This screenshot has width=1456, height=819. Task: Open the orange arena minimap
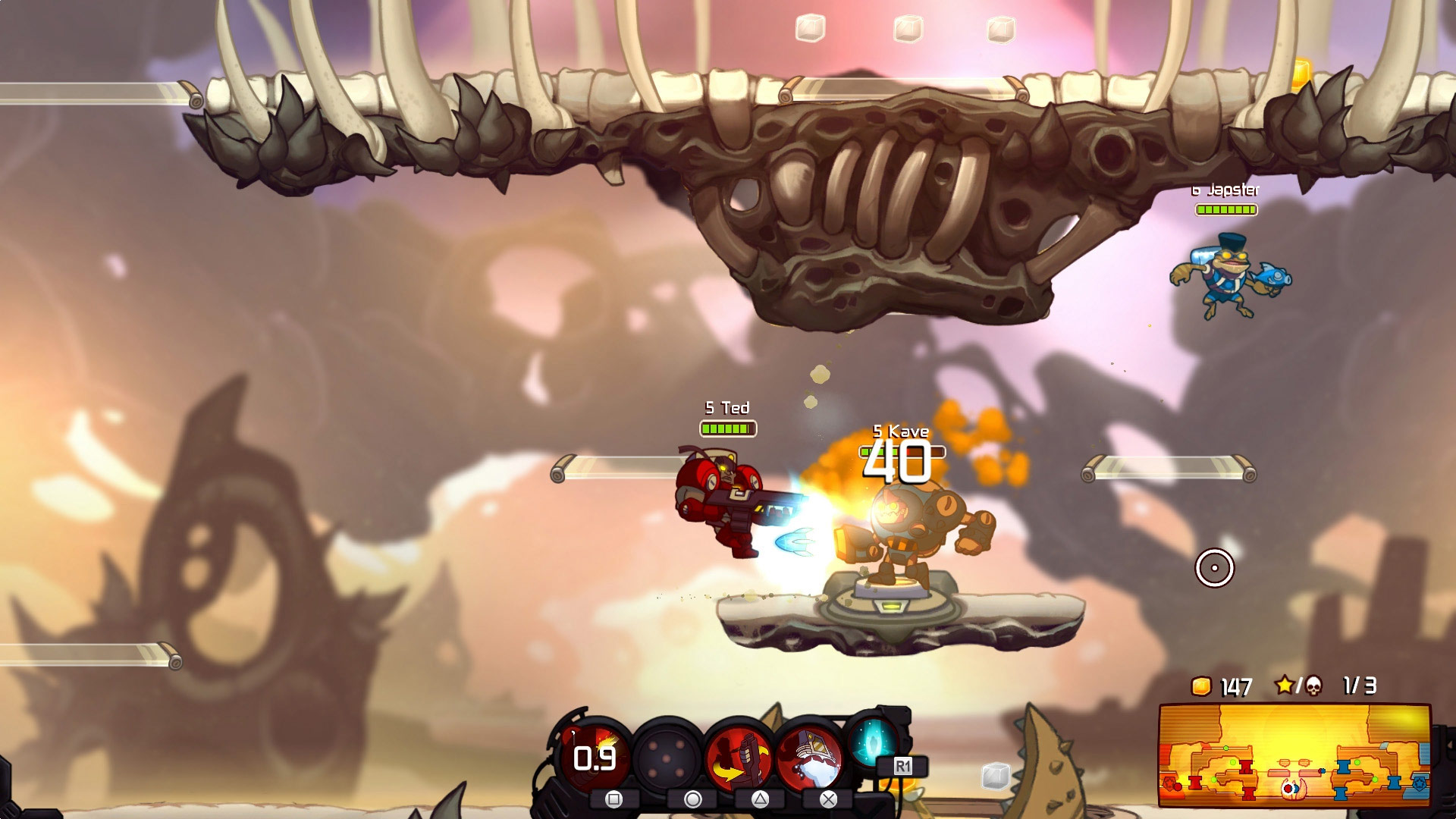1294,755
